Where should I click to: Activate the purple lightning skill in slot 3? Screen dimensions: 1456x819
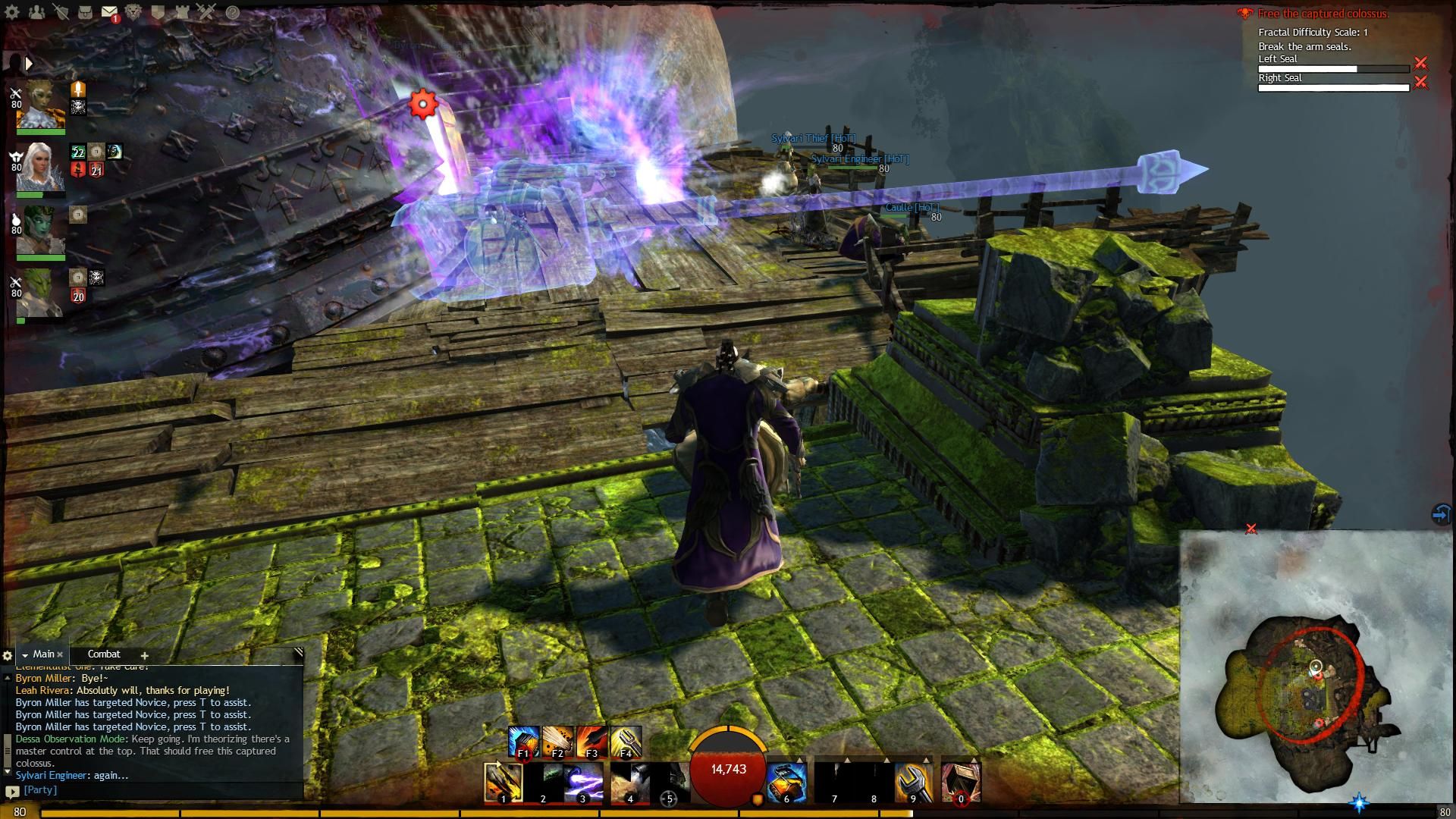point(583,783)
